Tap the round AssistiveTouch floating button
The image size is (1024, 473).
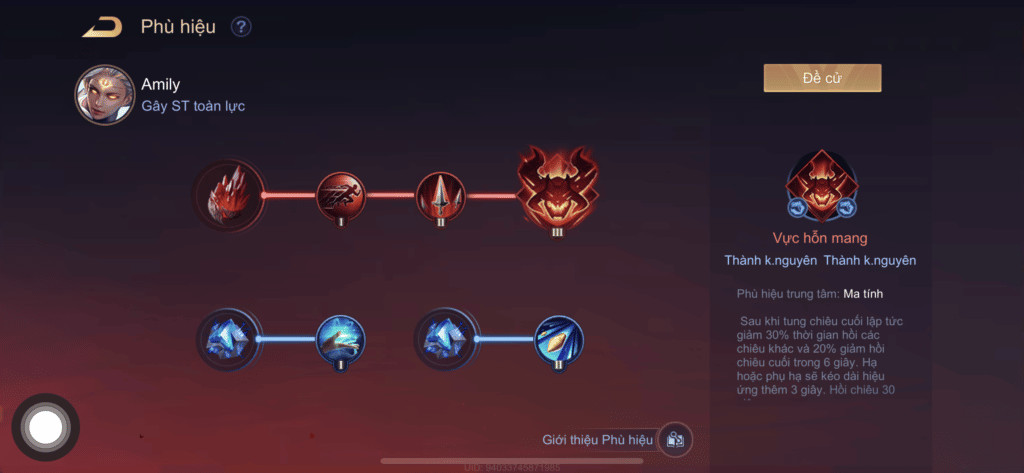click(x=46, y=428)
